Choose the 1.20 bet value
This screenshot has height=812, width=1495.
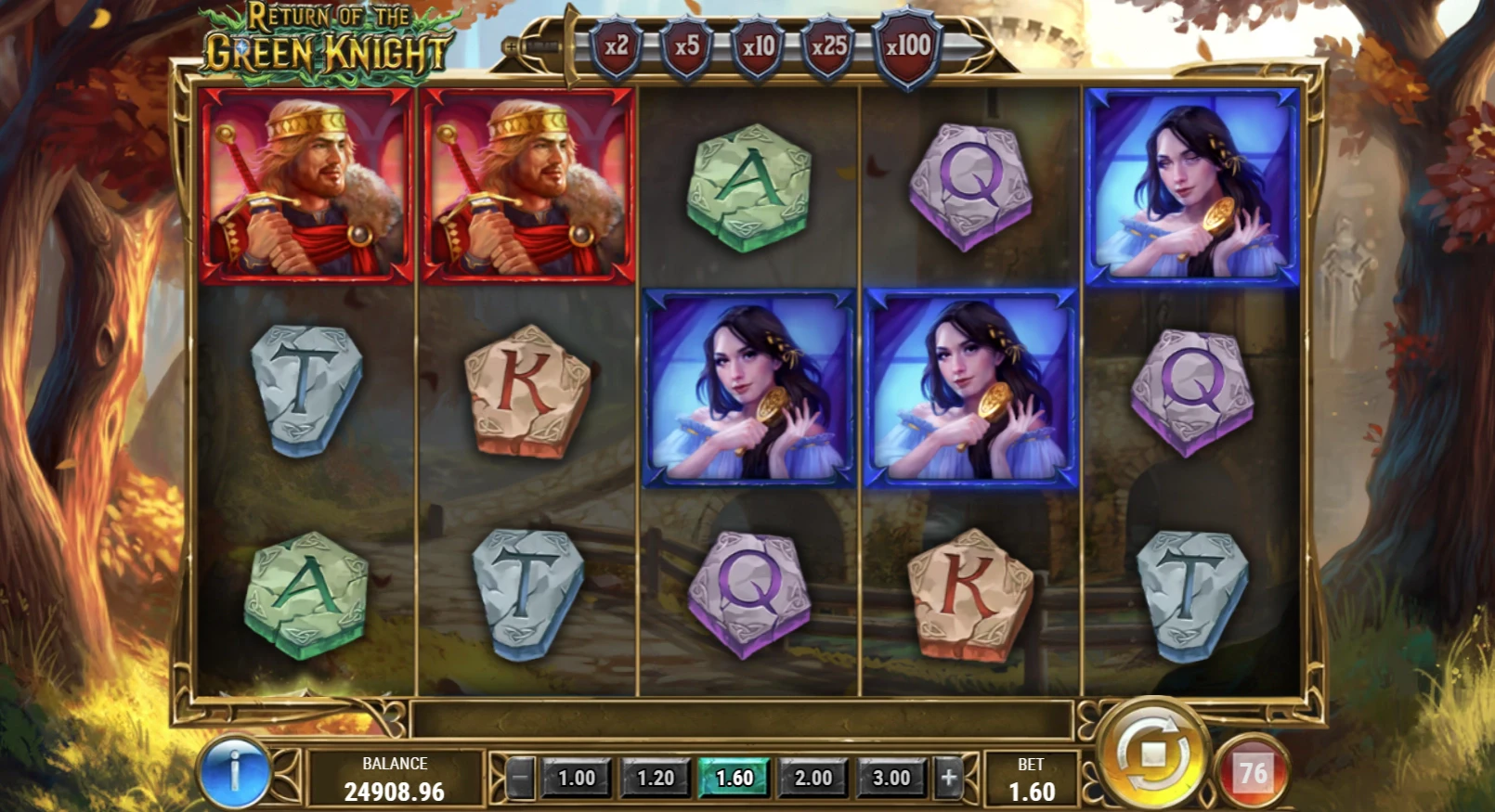pos(655,778)
